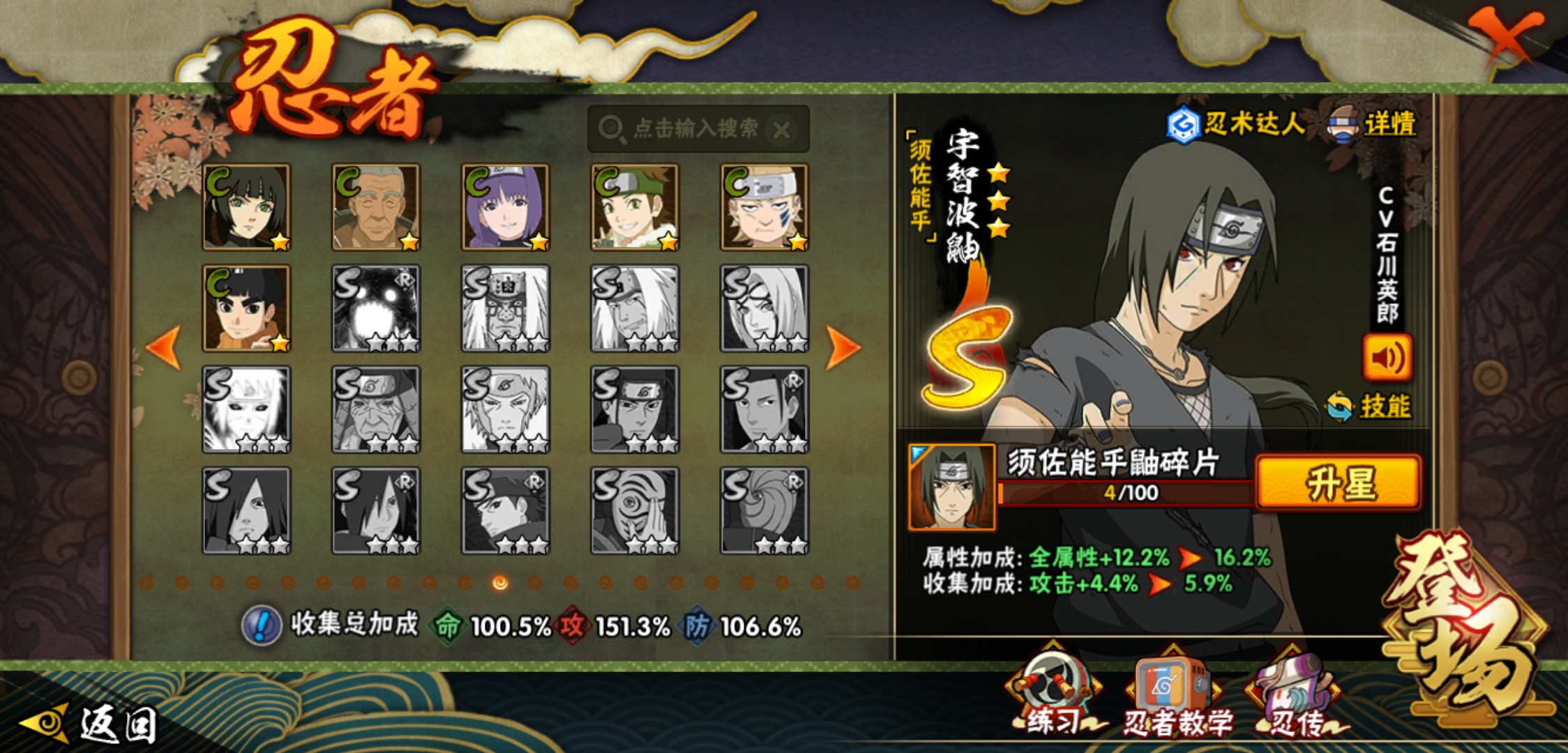
Task: Clear the search box with its X button
Action: [782, 130]
